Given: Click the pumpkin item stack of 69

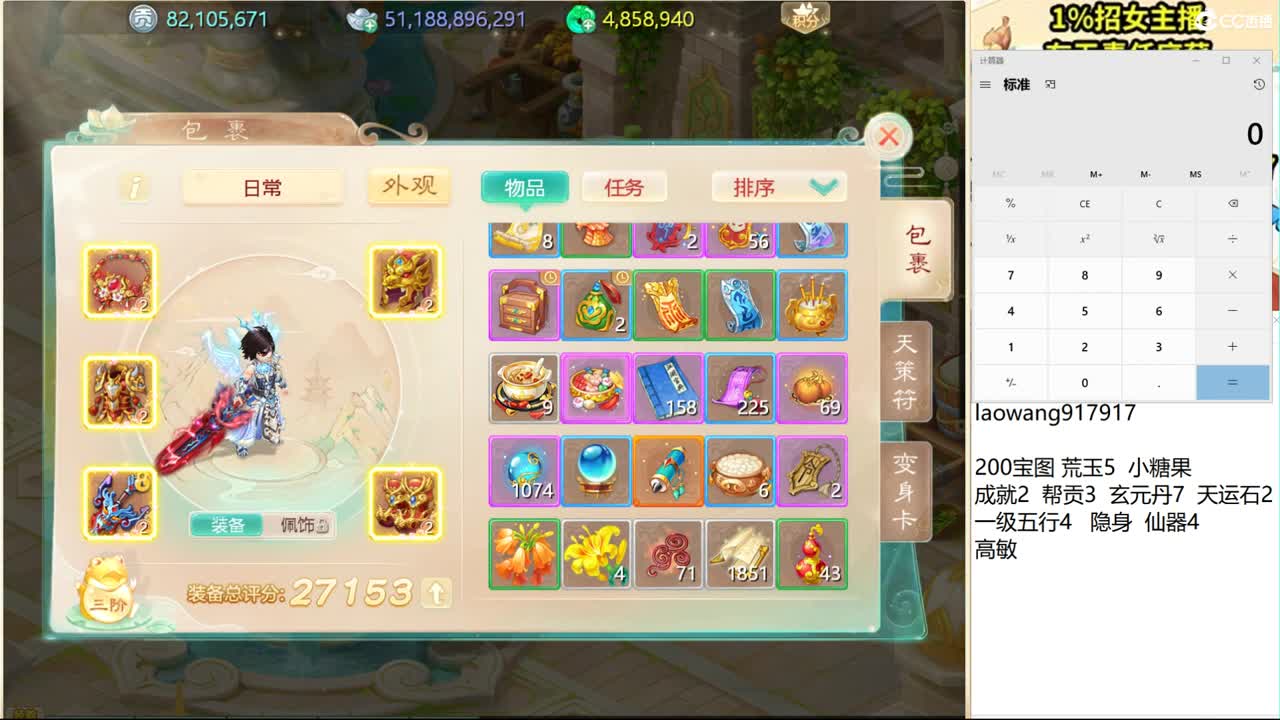Looking at the screenshot, I should click(812, 388).
